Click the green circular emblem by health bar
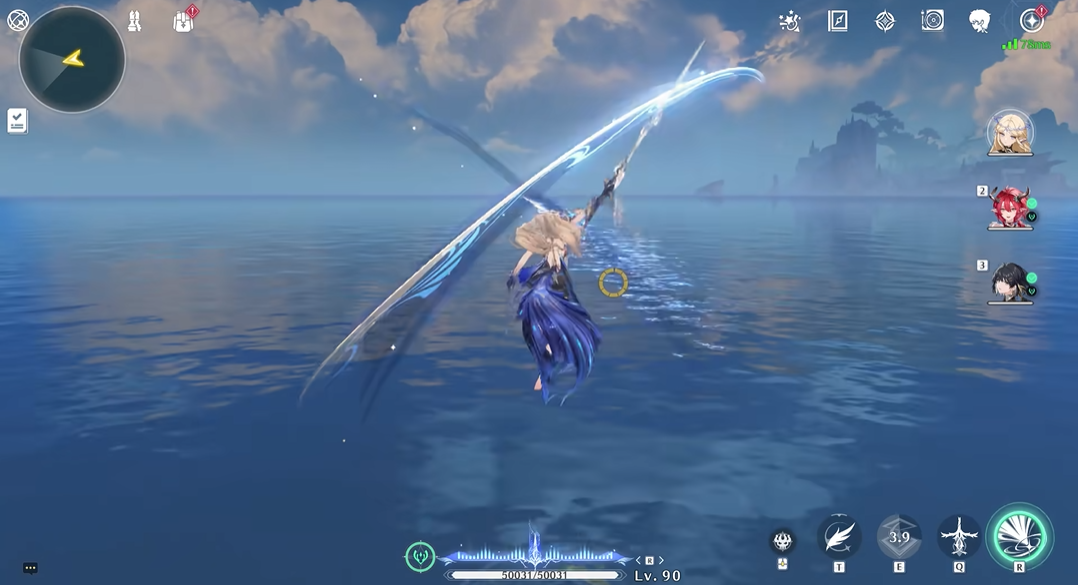This screenshot has height=585, width=1078. pos(420,557)
